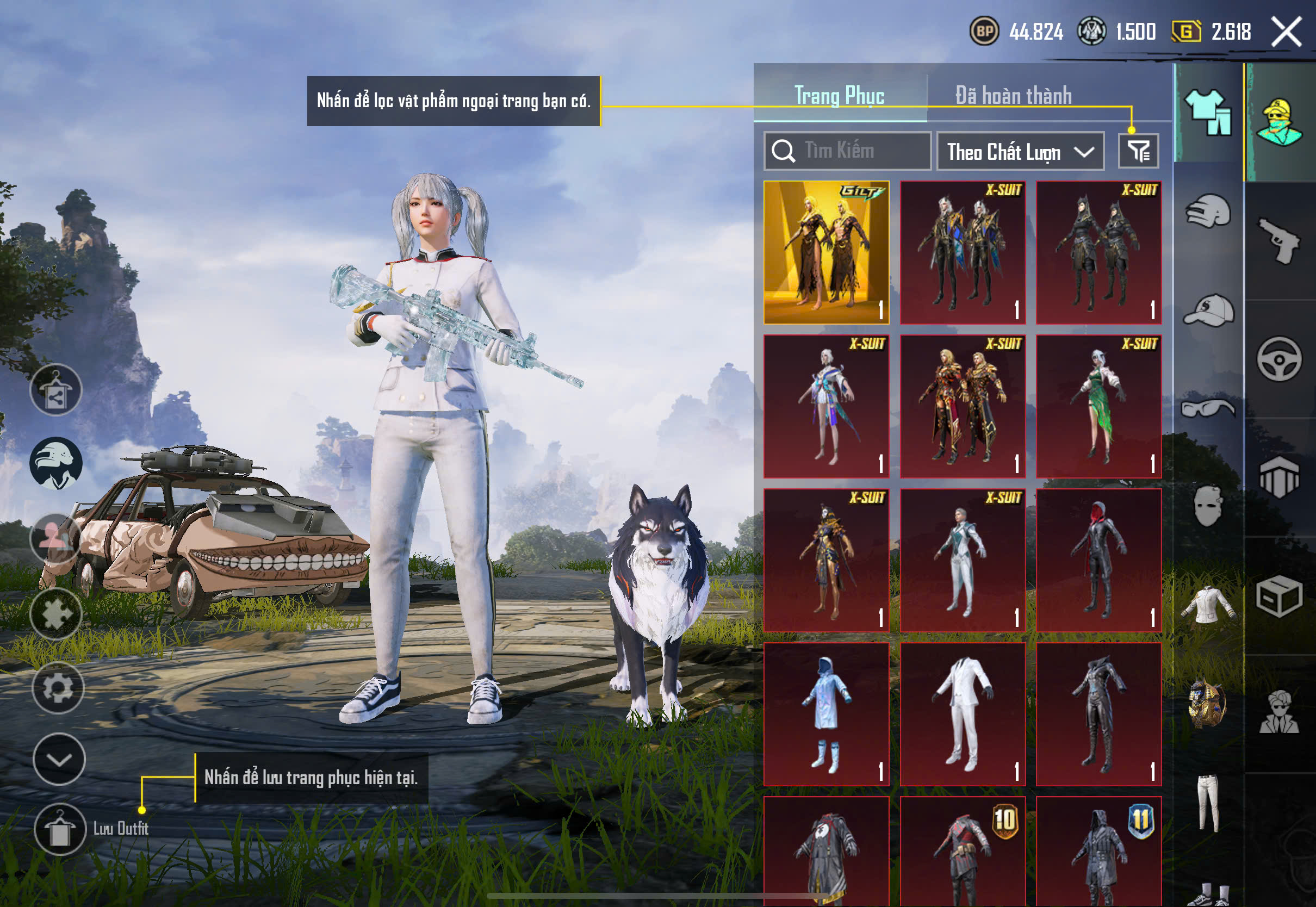Click the outfit share hanger icon

click(55, 390)
